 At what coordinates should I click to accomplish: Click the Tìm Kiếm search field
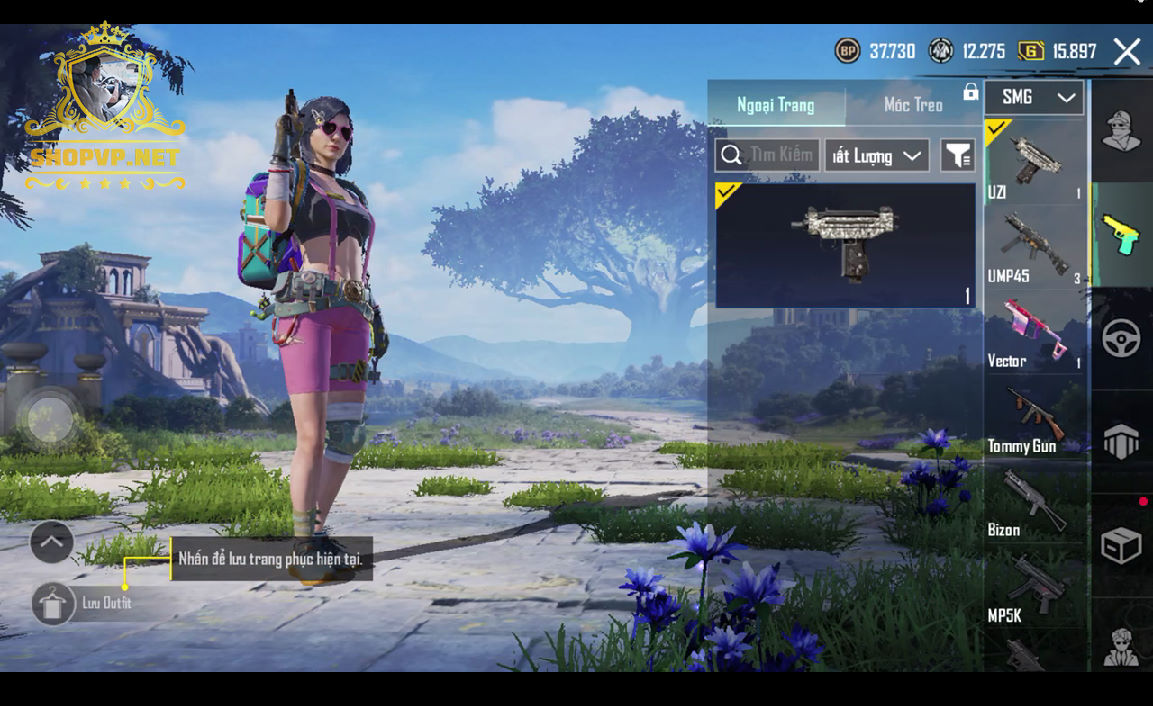pyautogui.click(x=768, y=156)
